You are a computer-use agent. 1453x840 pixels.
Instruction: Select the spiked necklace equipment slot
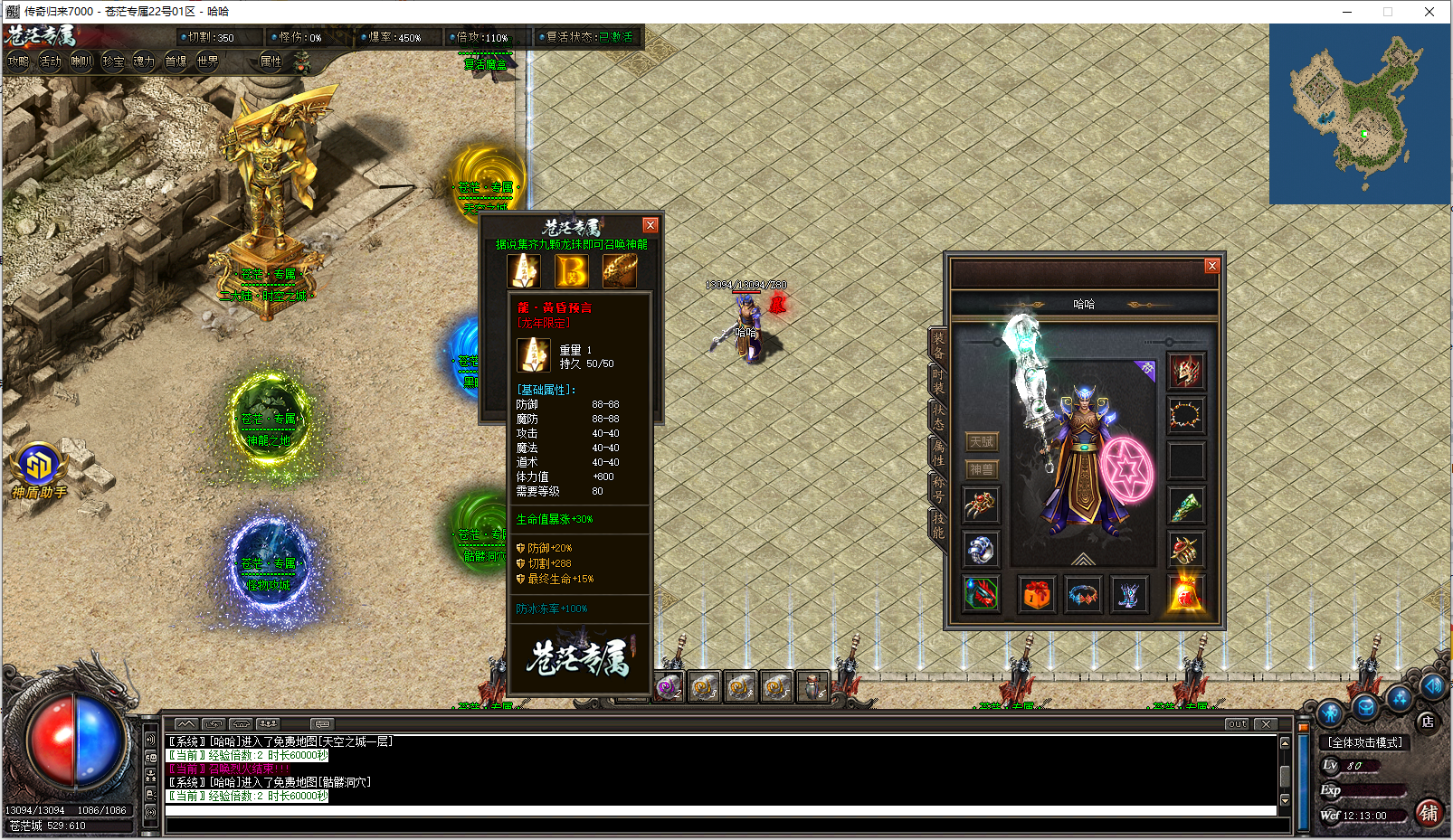pyautogui.click(x=1185, y=416)
